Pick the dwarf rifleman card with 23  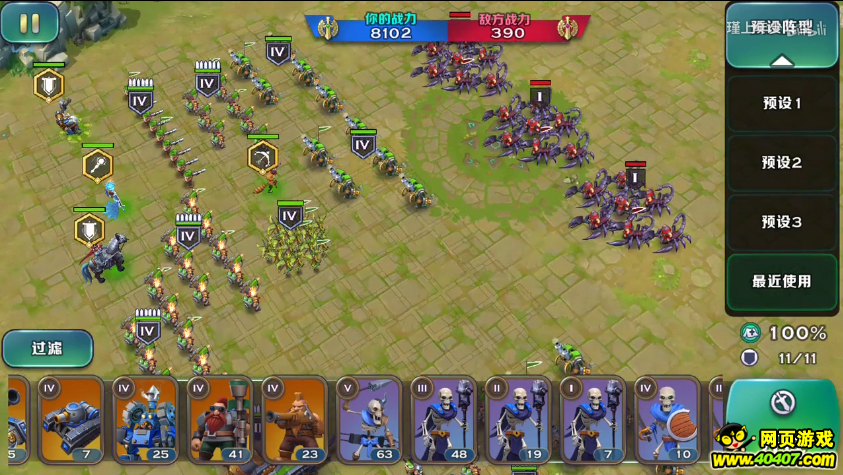point(294,420)
